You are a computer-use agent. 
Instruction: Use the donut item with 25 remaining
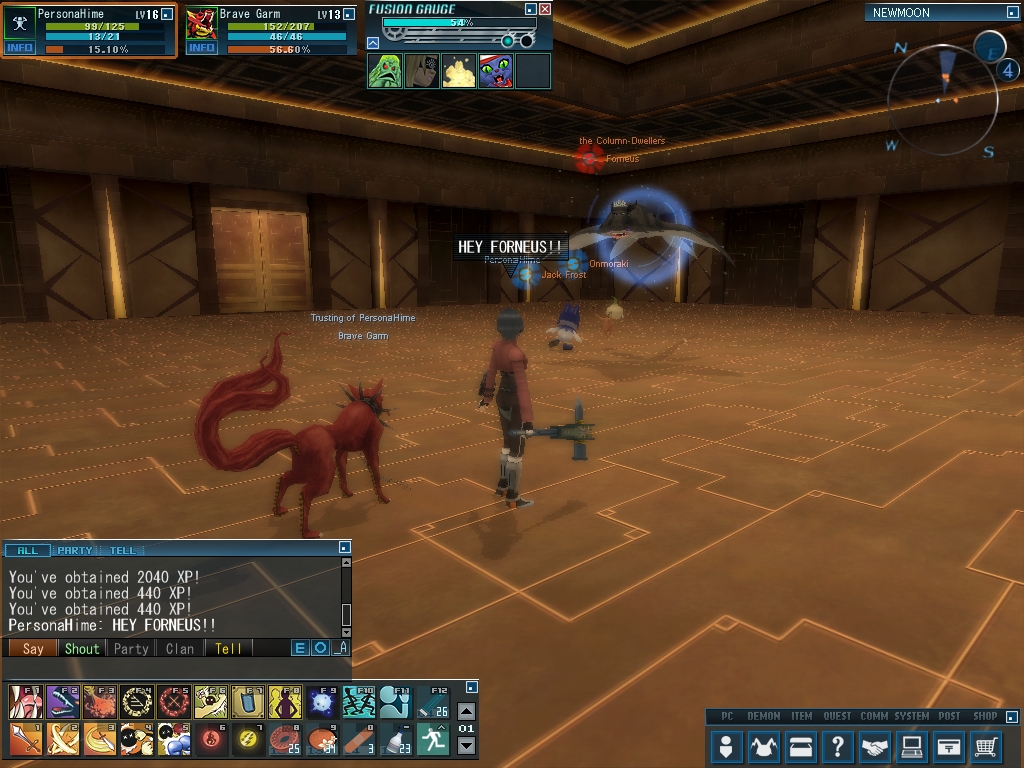pos(283,739)
